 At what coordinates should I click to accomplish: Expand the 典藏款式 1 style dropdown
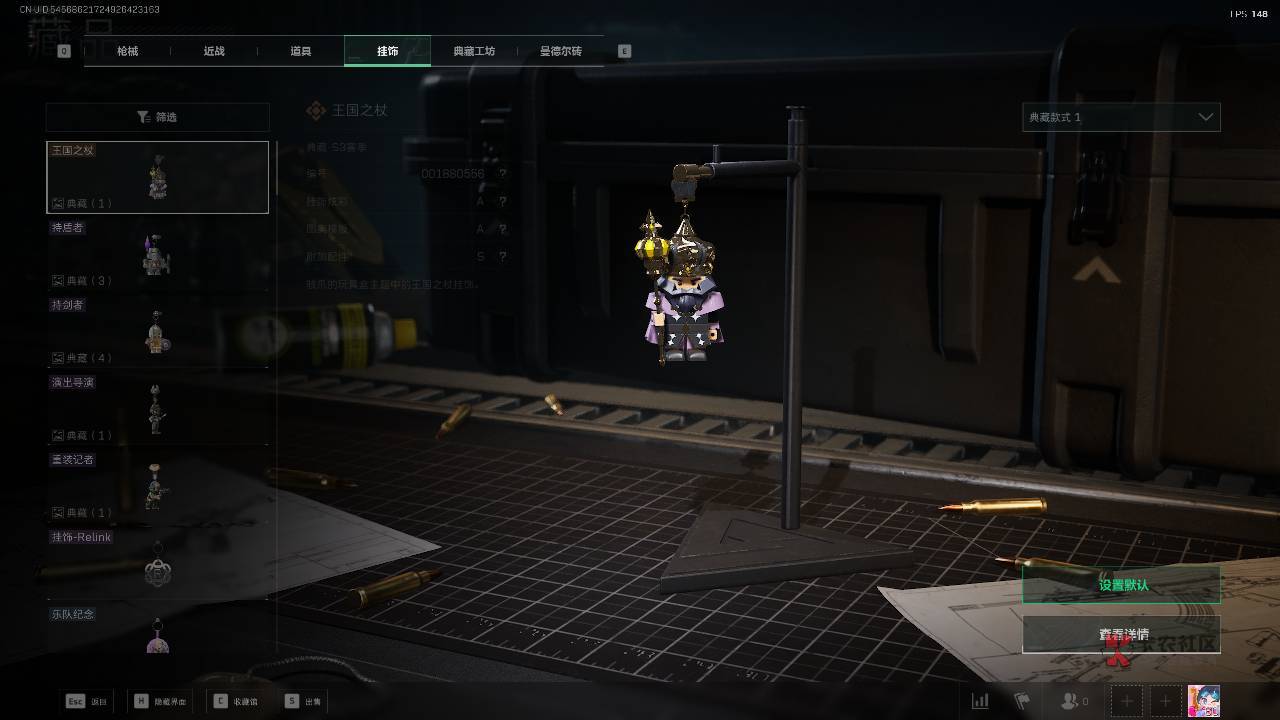(x=1121, y=117)
